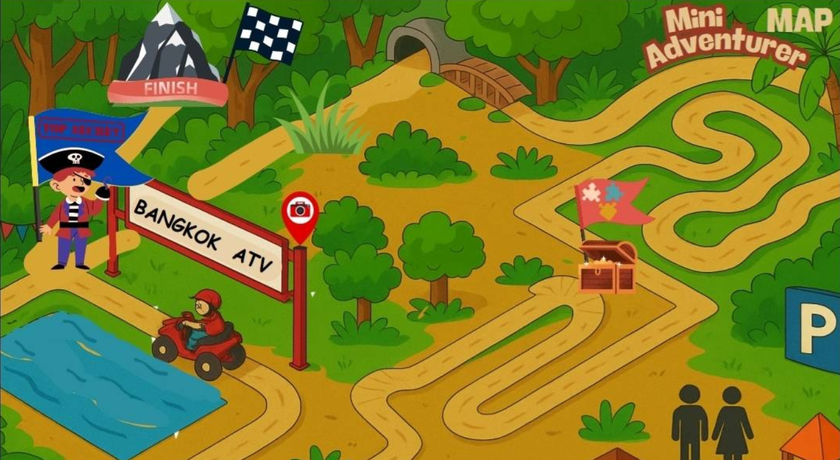This screenshot has height=460, width=840.
Task: Choose the FINISH mountain marker
Action: [x=167, y=58]
